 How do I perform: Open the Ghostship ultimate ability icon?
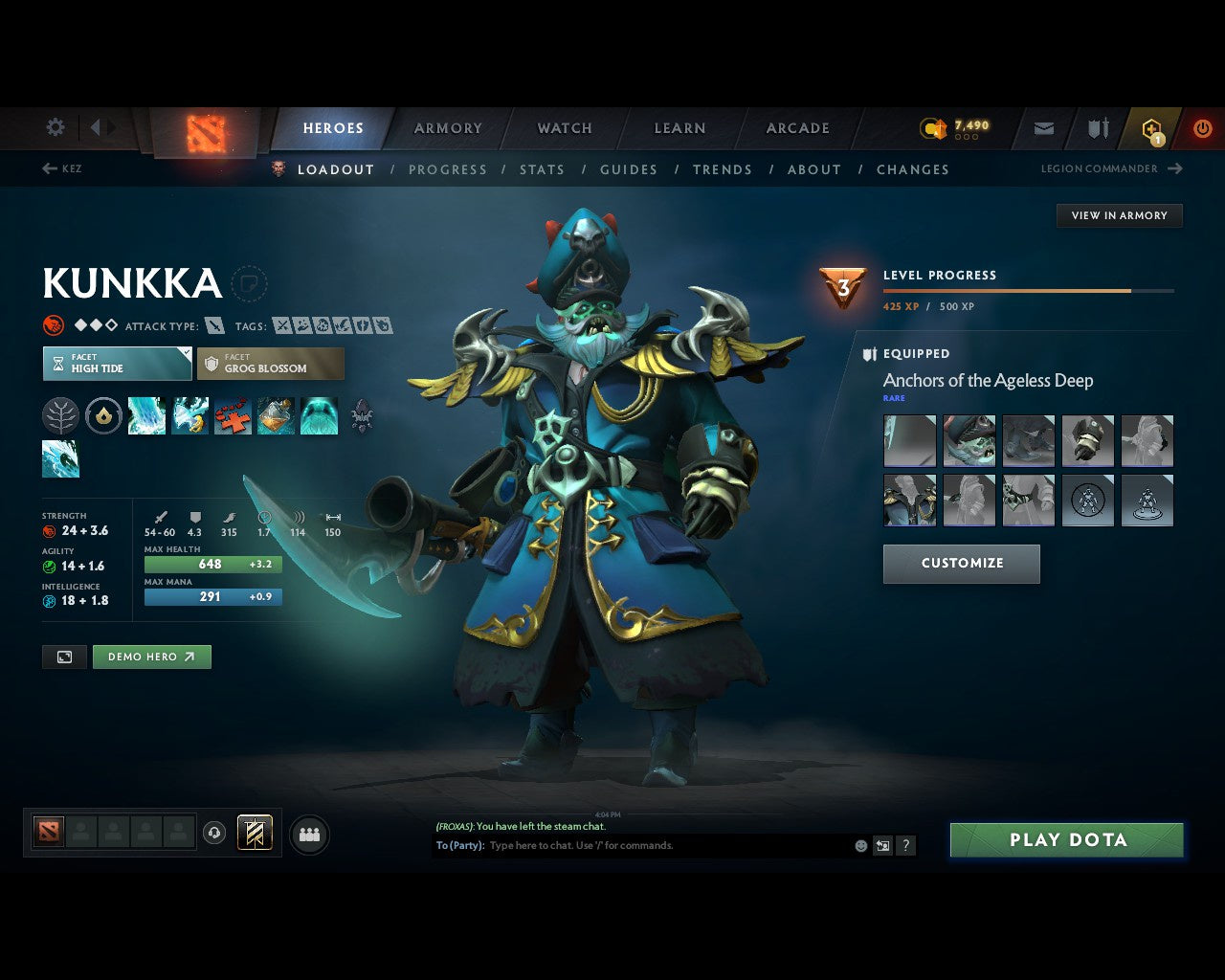click(x=320, y=416)
